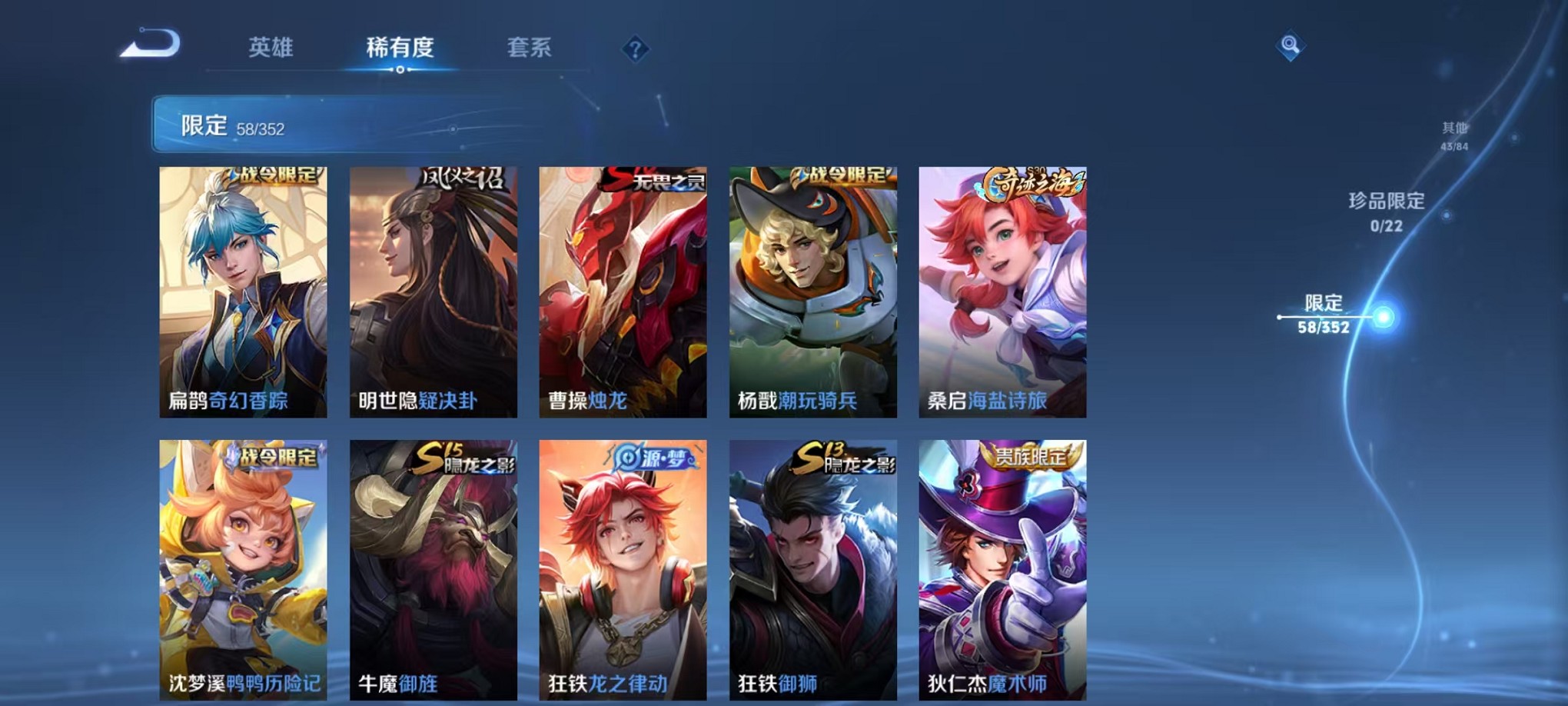Viewport: 1568px width, 706px height.
Task: Select the 稀有度 tab
Action: tap(399, 48)
